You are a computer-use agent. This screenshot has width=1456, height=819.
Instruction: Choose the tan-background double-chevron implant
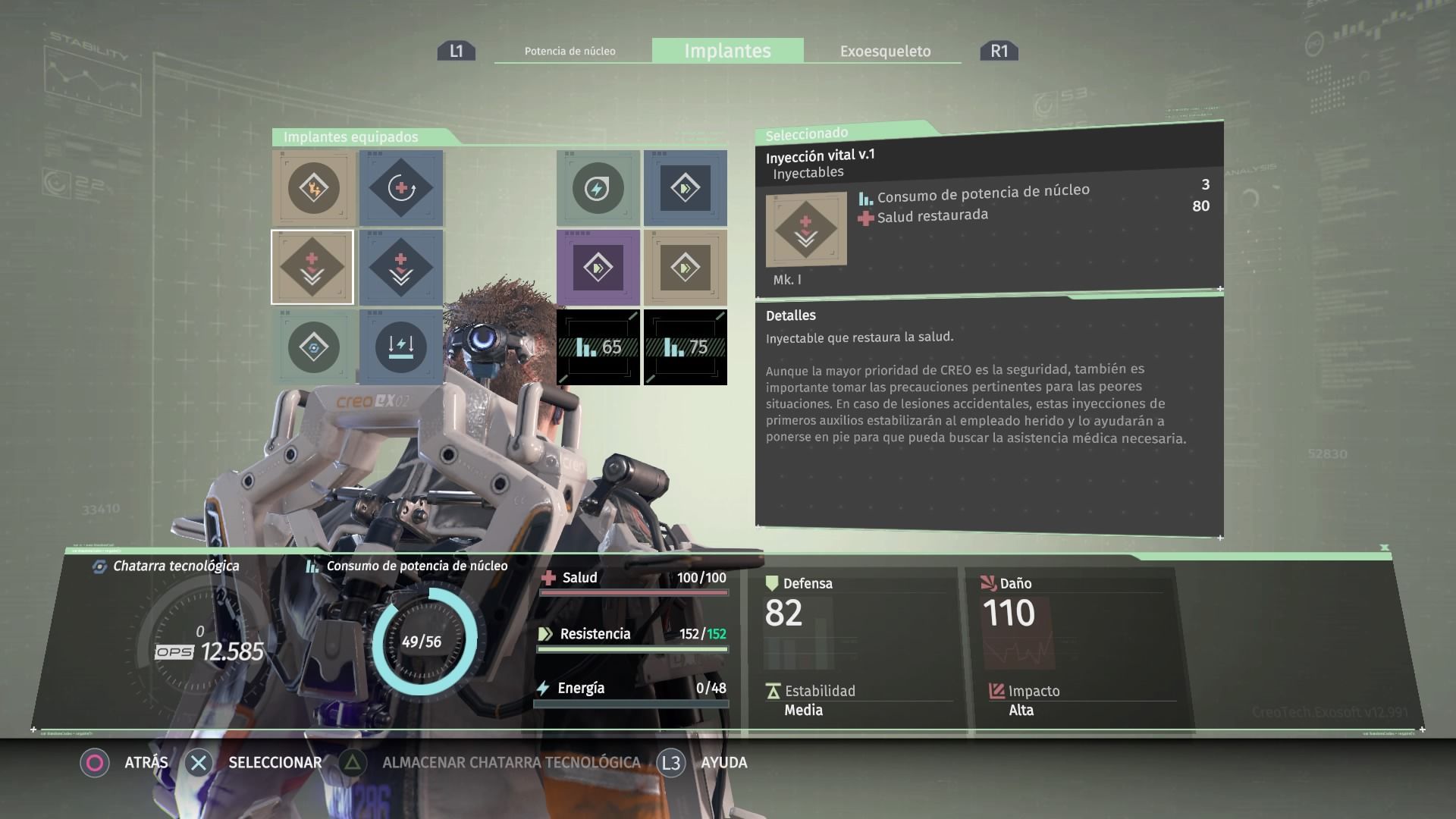pos(685,268)
